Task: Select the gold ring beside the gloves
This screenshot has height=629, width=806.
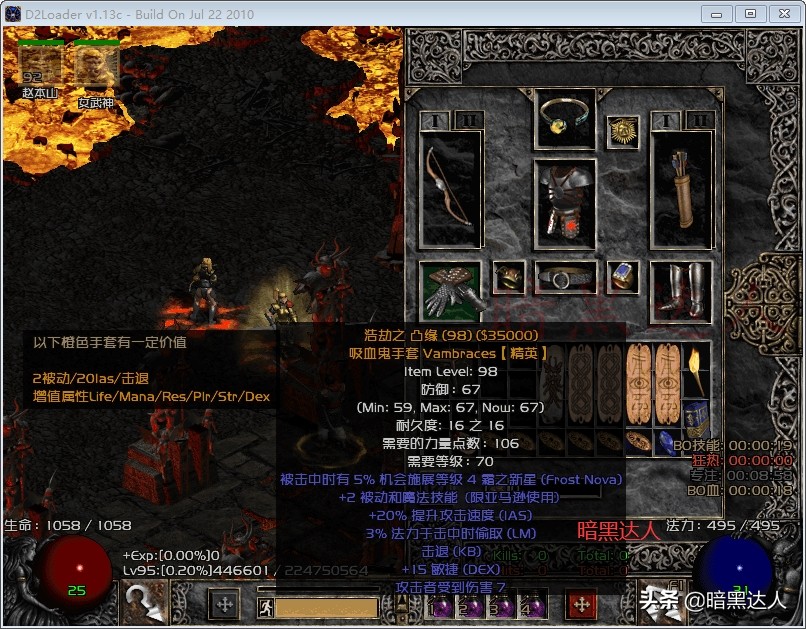Action: pos(508,277)
